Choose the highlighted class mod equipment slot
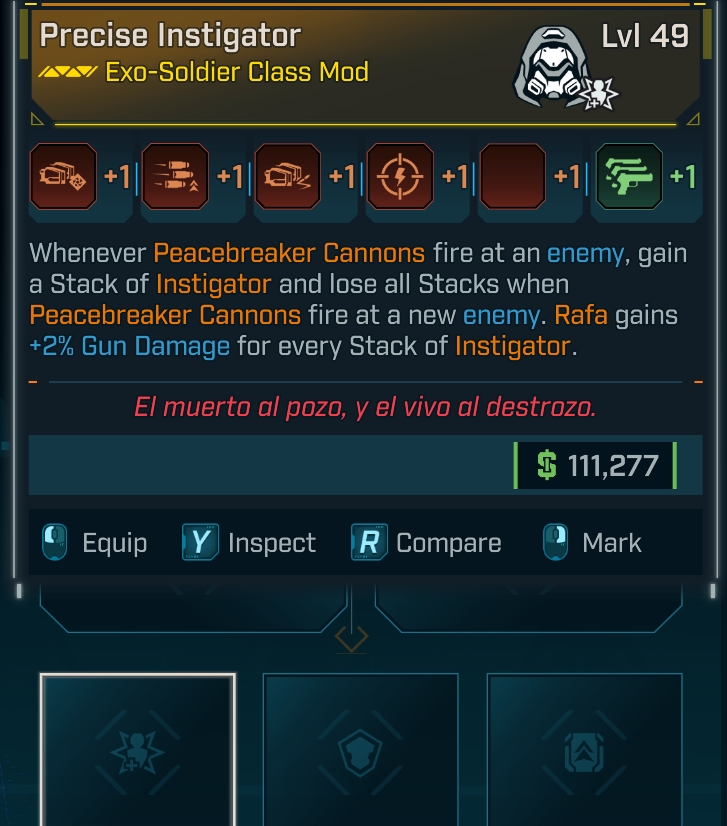727x826 pixels. tap(138, 750)
